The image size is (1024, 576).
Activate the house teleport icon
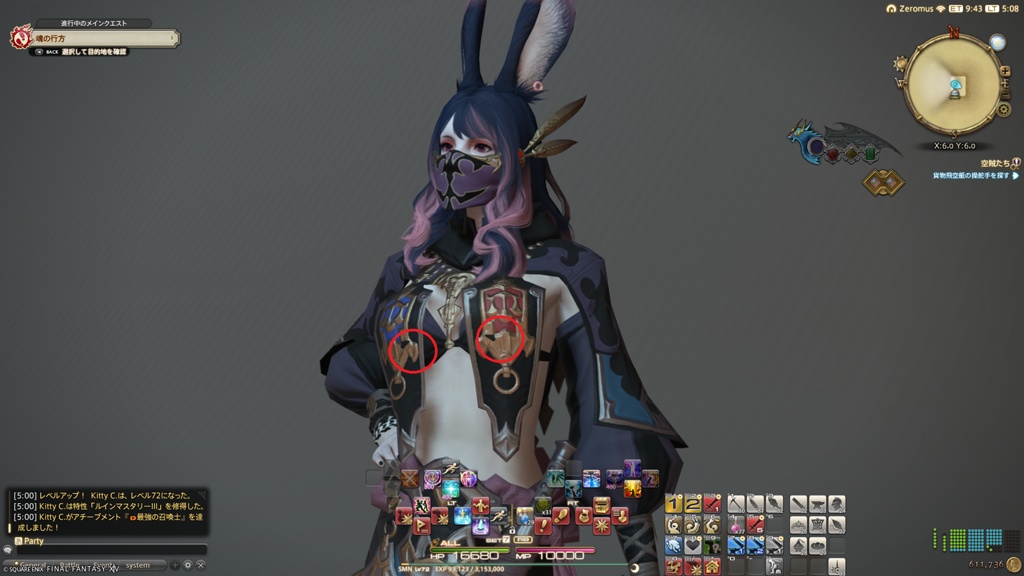[712, 566]
